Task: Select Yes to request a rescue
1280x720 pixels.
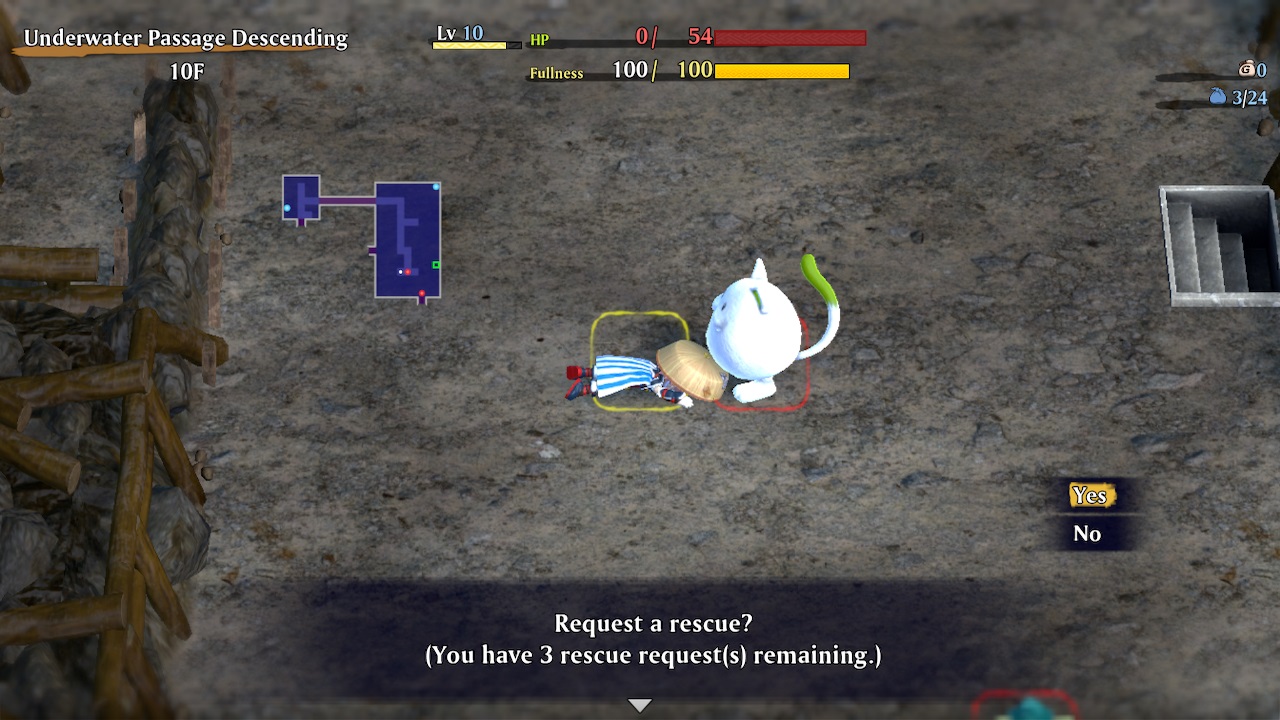Action: point(1090,495)
